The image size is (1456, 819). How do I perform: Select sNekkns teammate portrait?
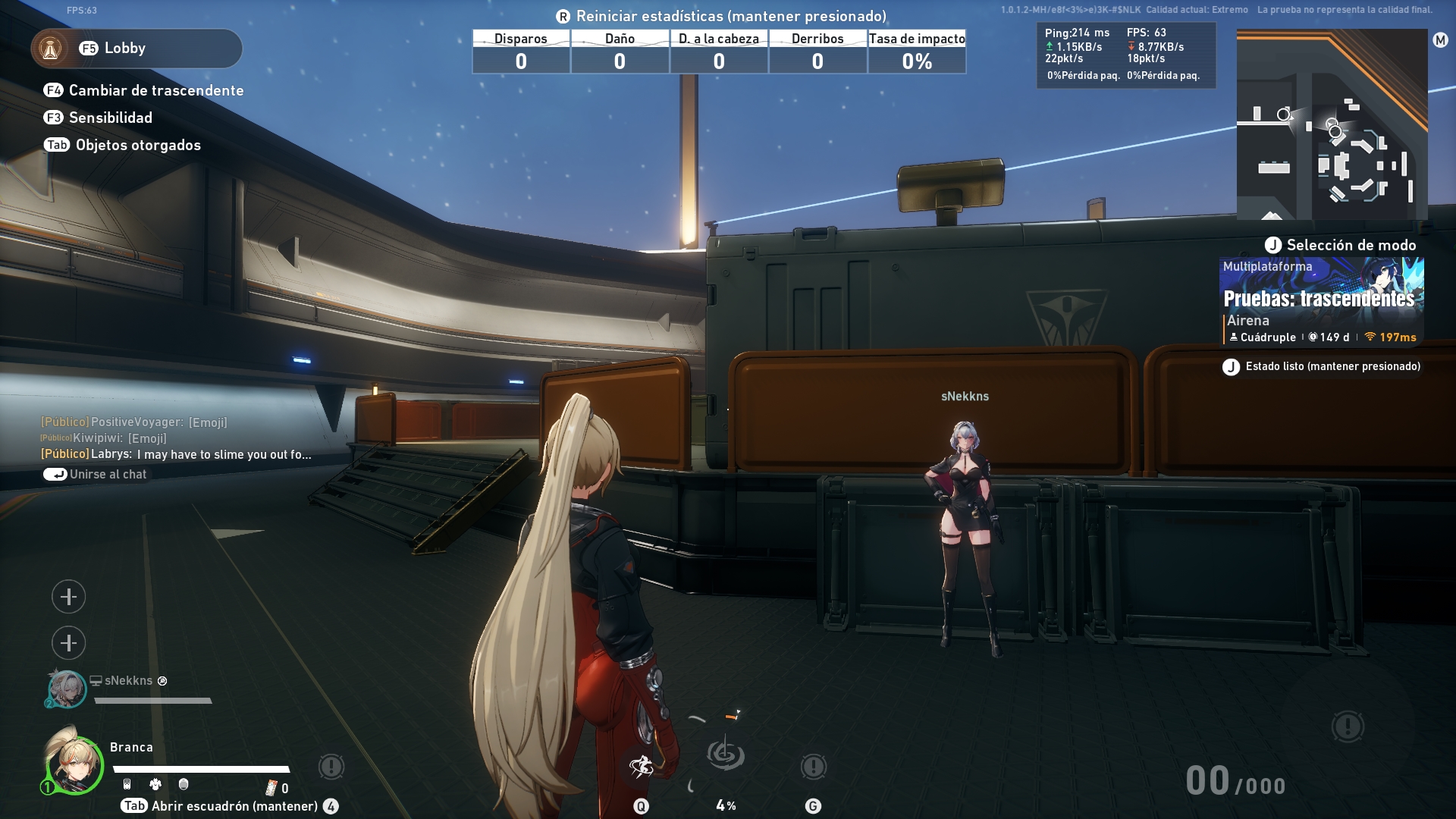pos(67,689)
